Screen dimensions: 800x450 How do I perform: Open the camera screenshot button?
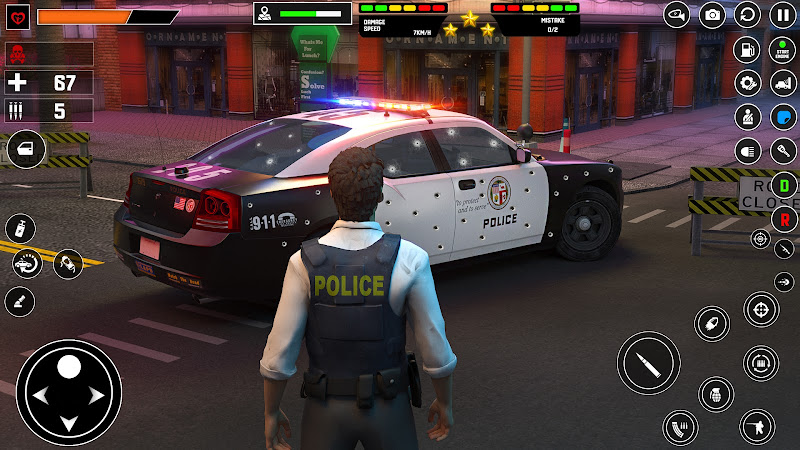click(x=712, y=14)
